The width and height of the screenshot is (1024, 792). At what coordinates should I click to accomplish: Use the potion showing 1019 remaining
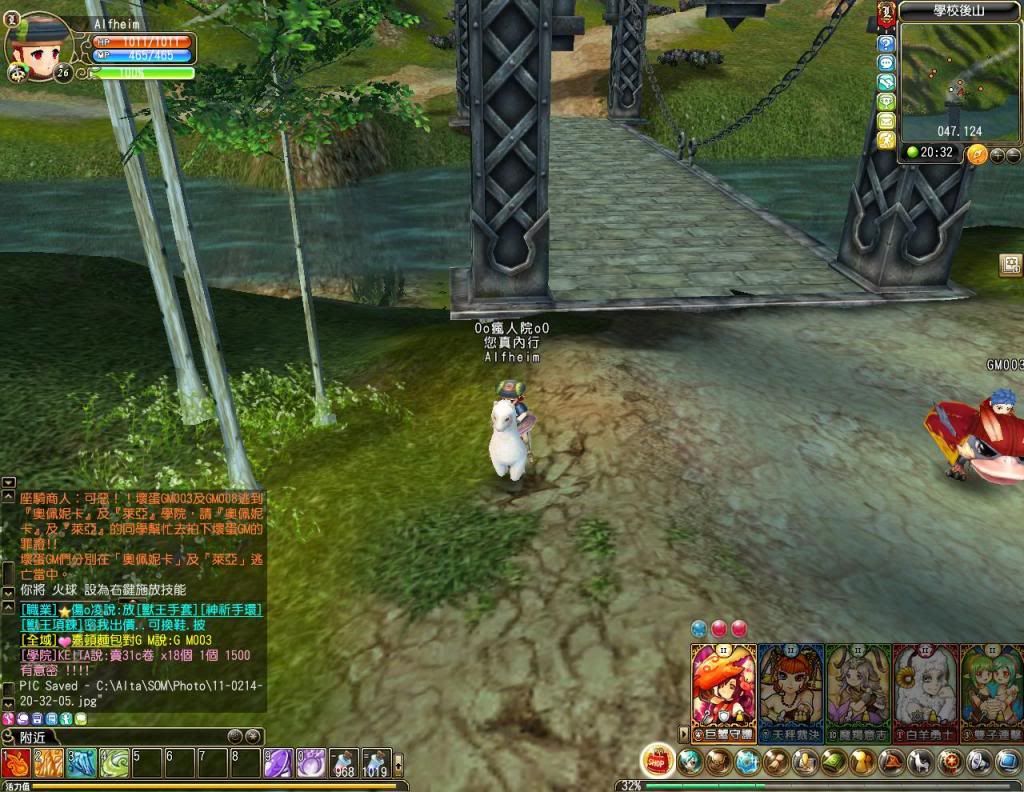pos(376,763)
